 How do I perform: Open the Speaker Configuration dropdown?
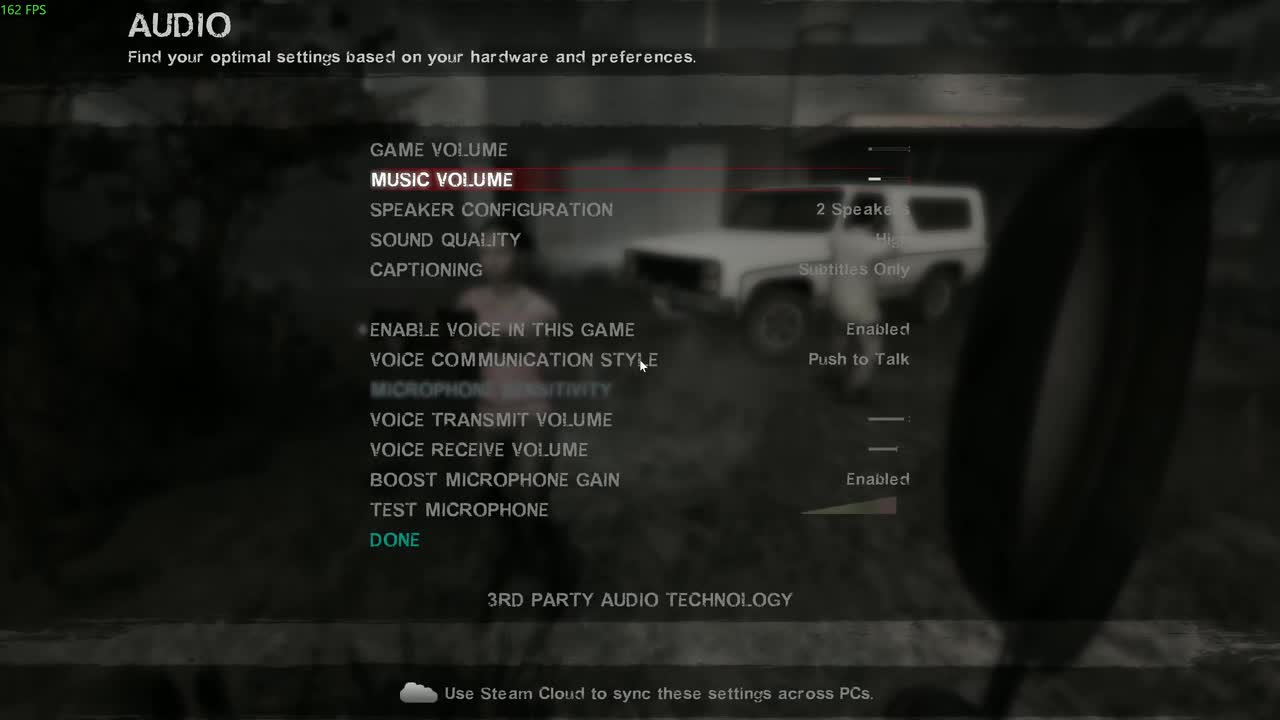[857, 210]
